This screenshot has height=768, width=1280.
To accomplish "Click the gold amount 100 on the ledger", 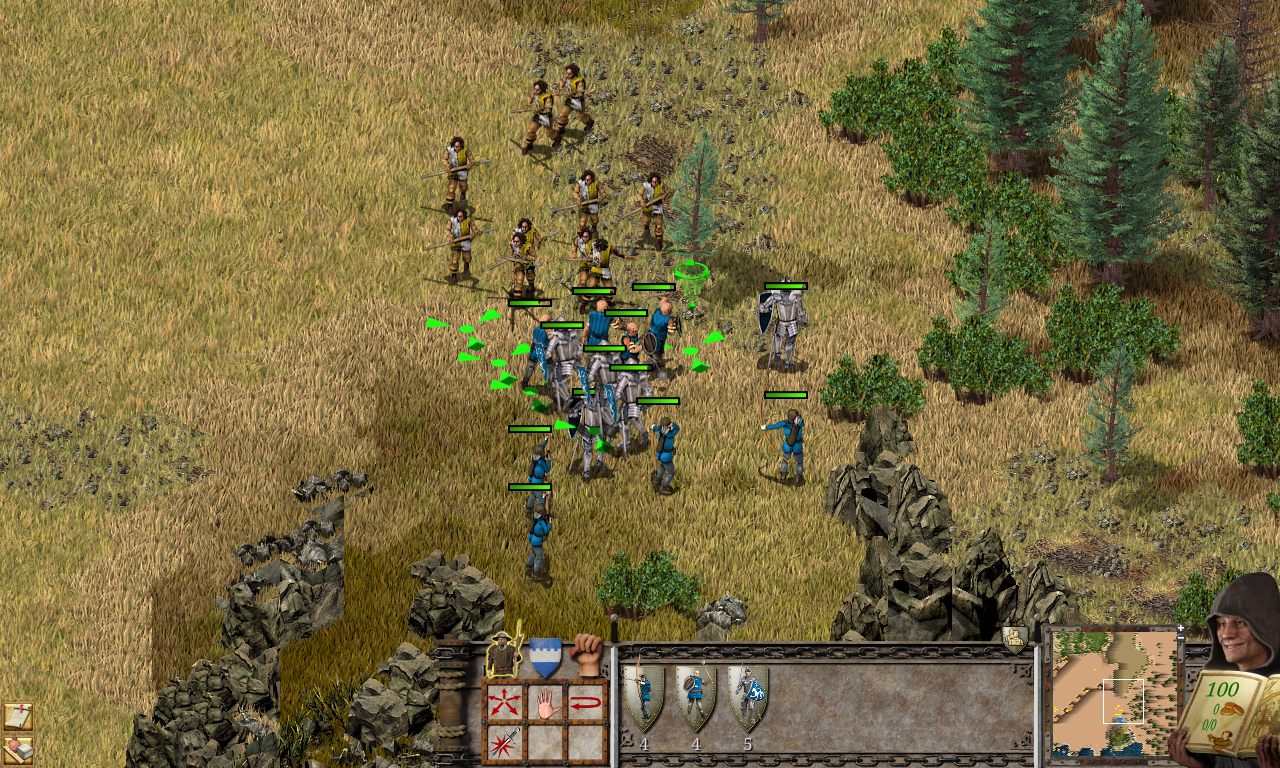I will [x=1223, y=689].
